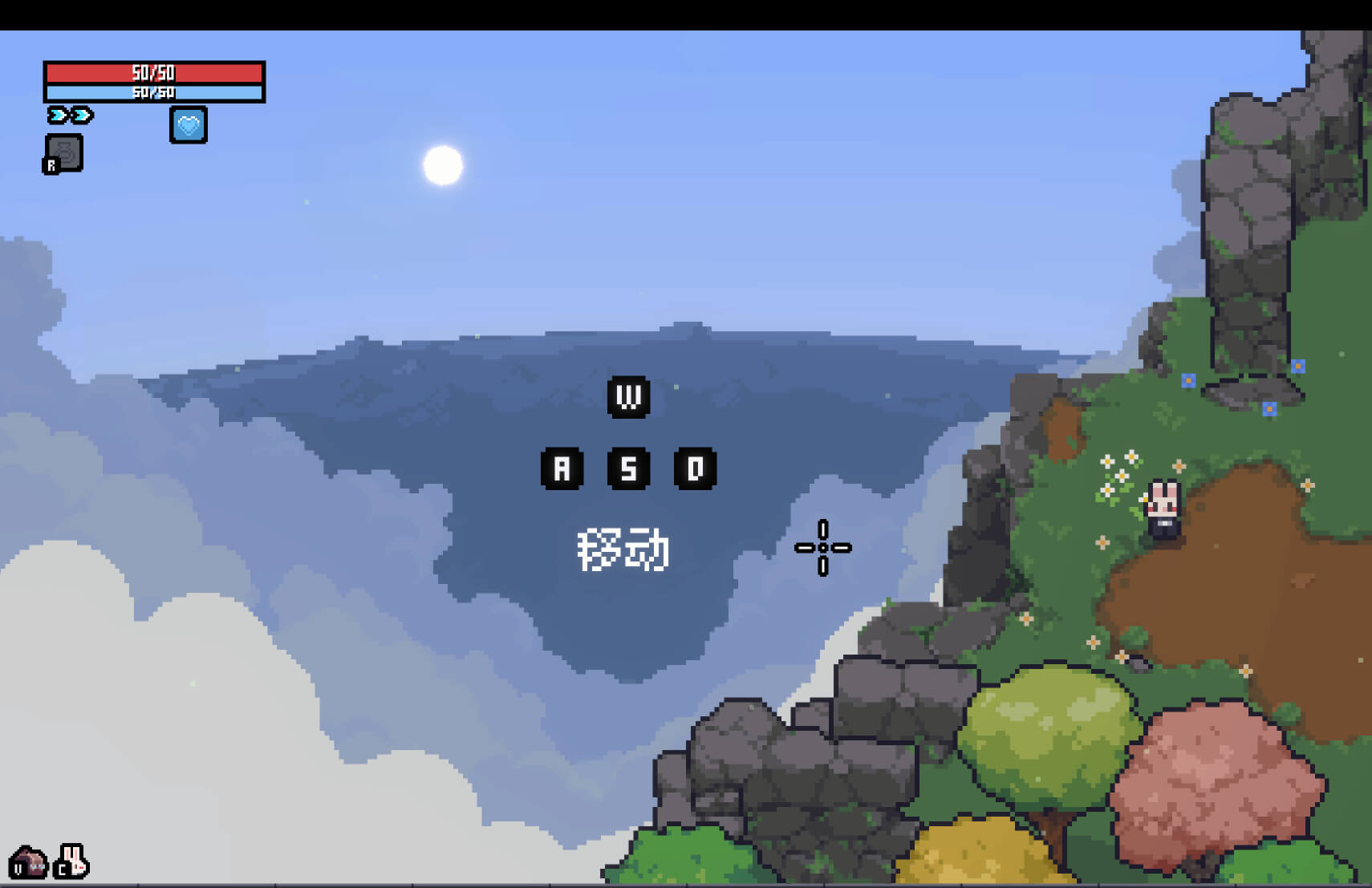This screenshot has height=888, width=1372.
Task: Select the money bag skill icon with R keybind
Action: pos(64,151)
